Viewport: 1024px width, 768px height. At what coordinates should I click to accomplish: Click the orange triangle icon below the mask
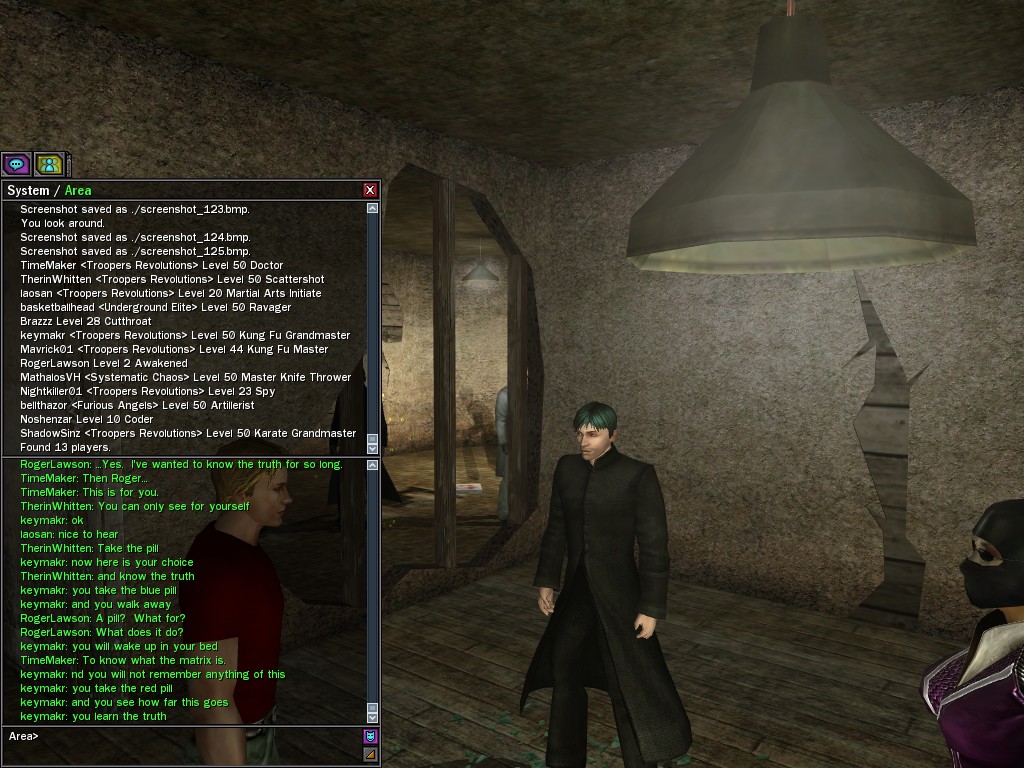pyautogui.click(x=370, y=754)
